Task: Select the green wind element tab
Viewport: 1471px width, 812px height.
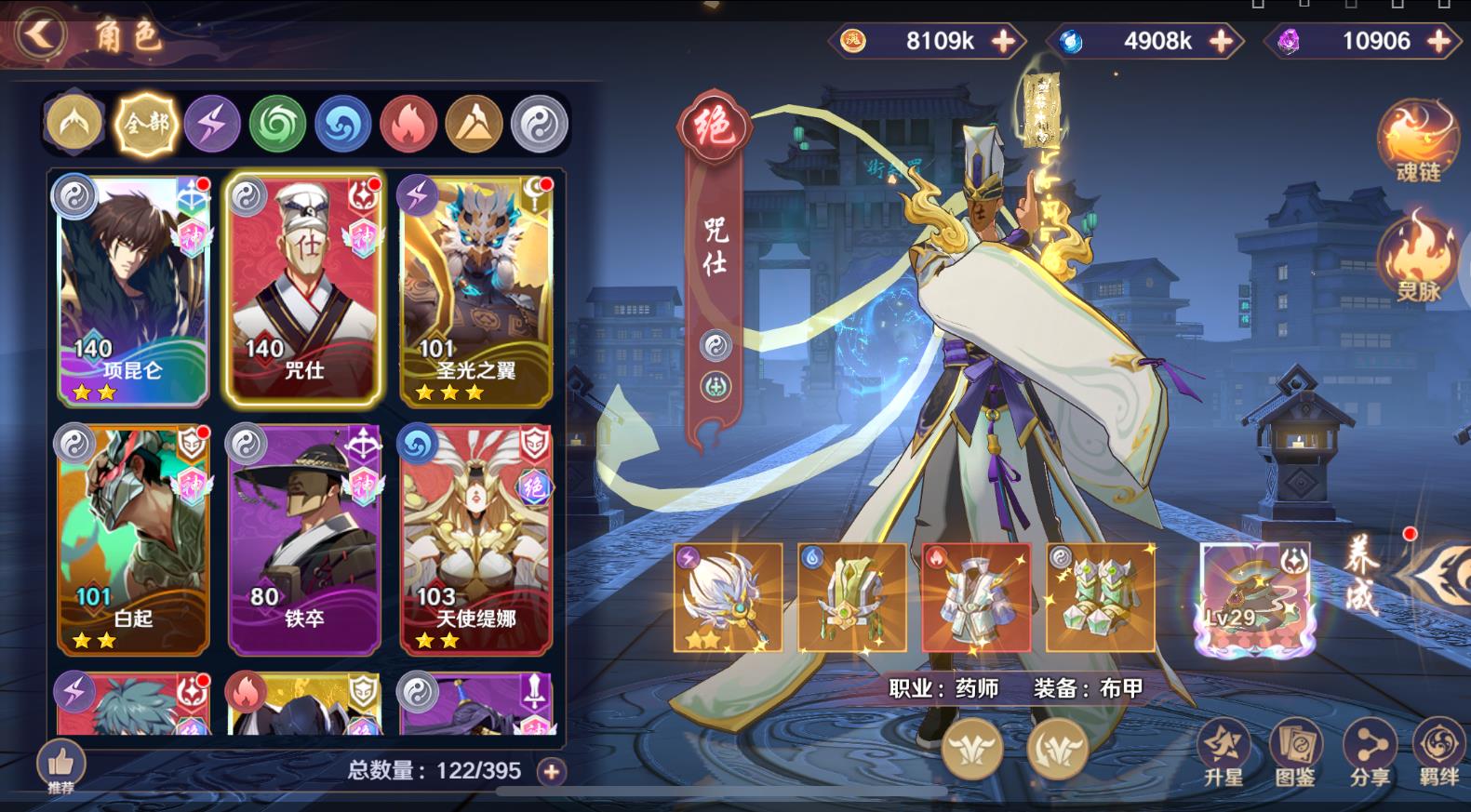Action: click(278, 121)
